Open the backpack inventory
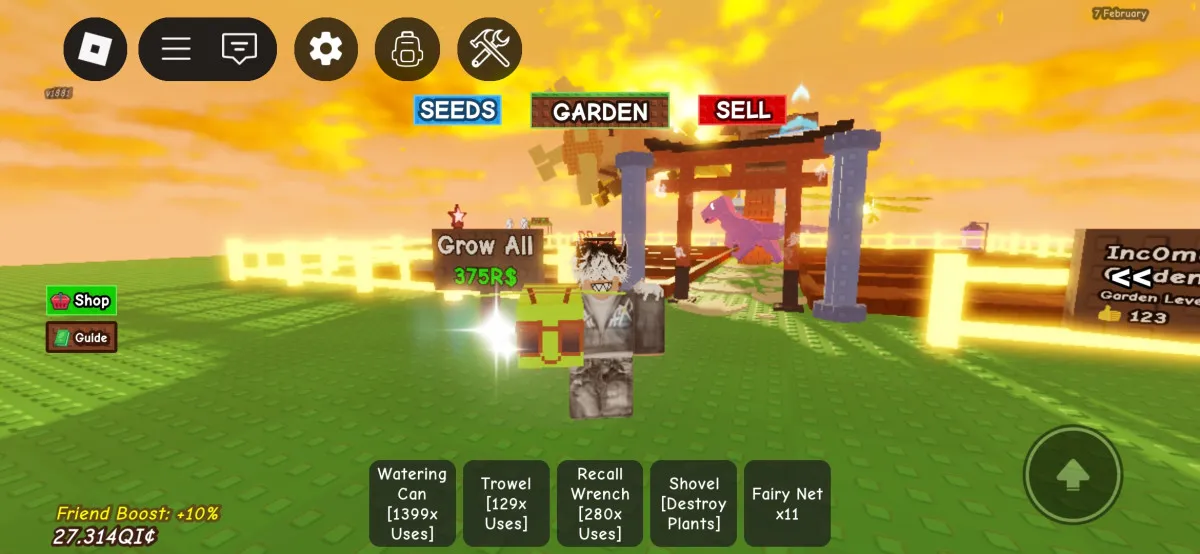 (406, 49)
